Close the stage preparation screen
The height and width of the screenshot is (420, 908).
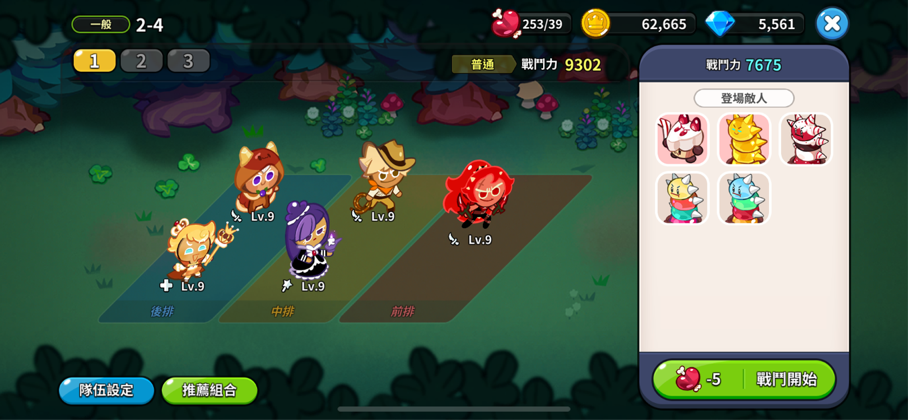point(831,23)
